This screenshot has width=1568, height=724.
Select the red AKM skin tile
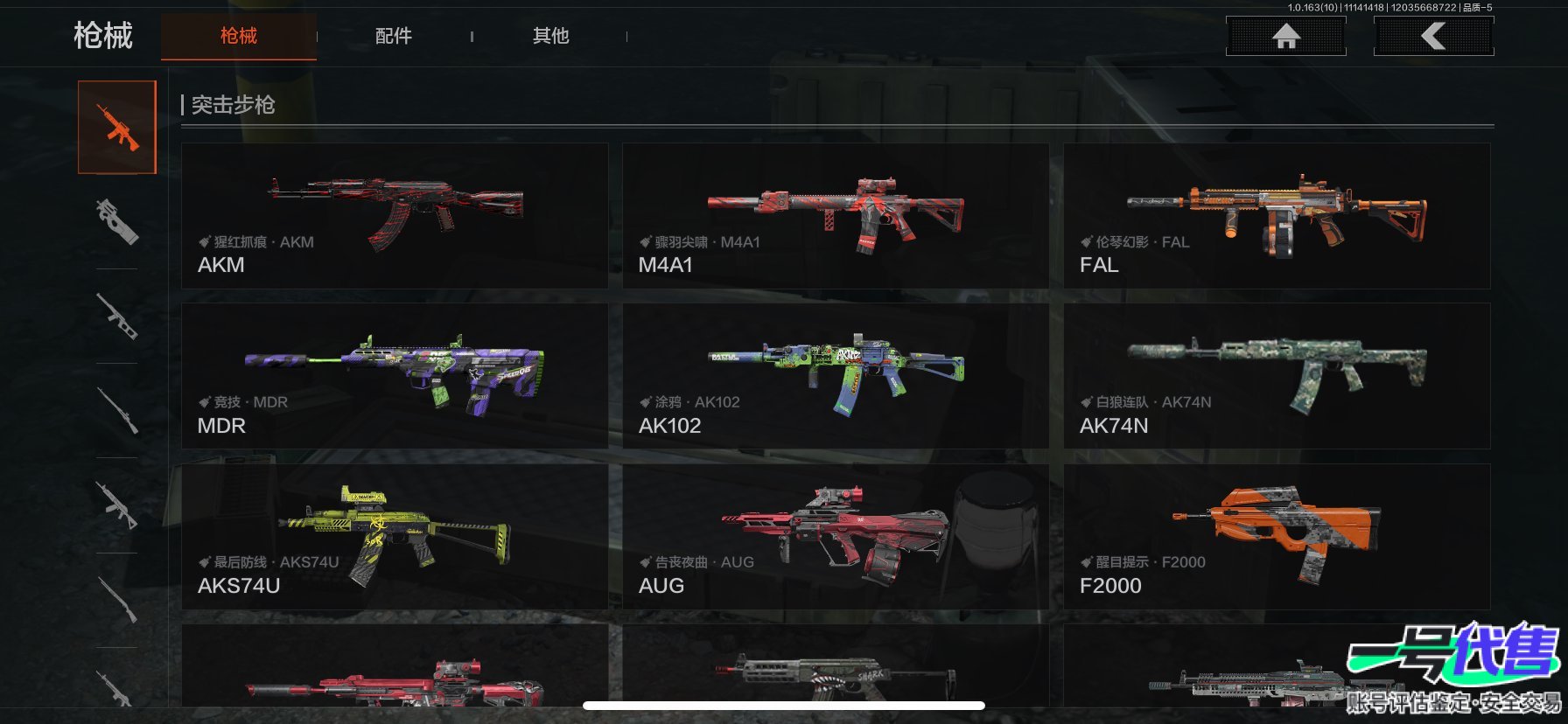pos(395,216)
